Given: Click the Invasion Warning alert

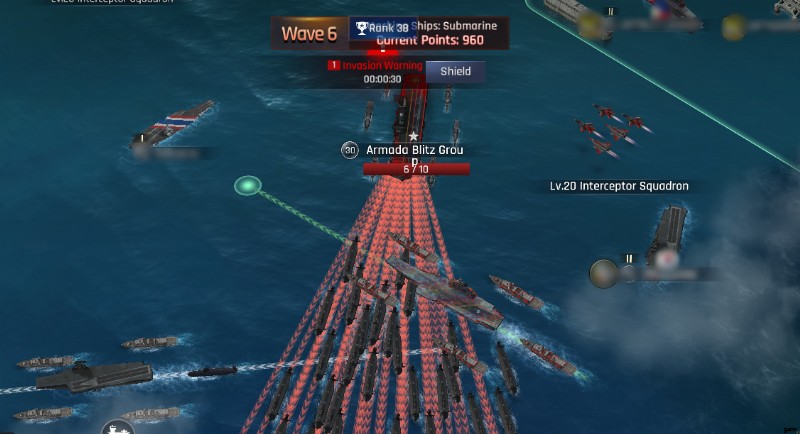Looking at the screenshot, I should 375,65.
